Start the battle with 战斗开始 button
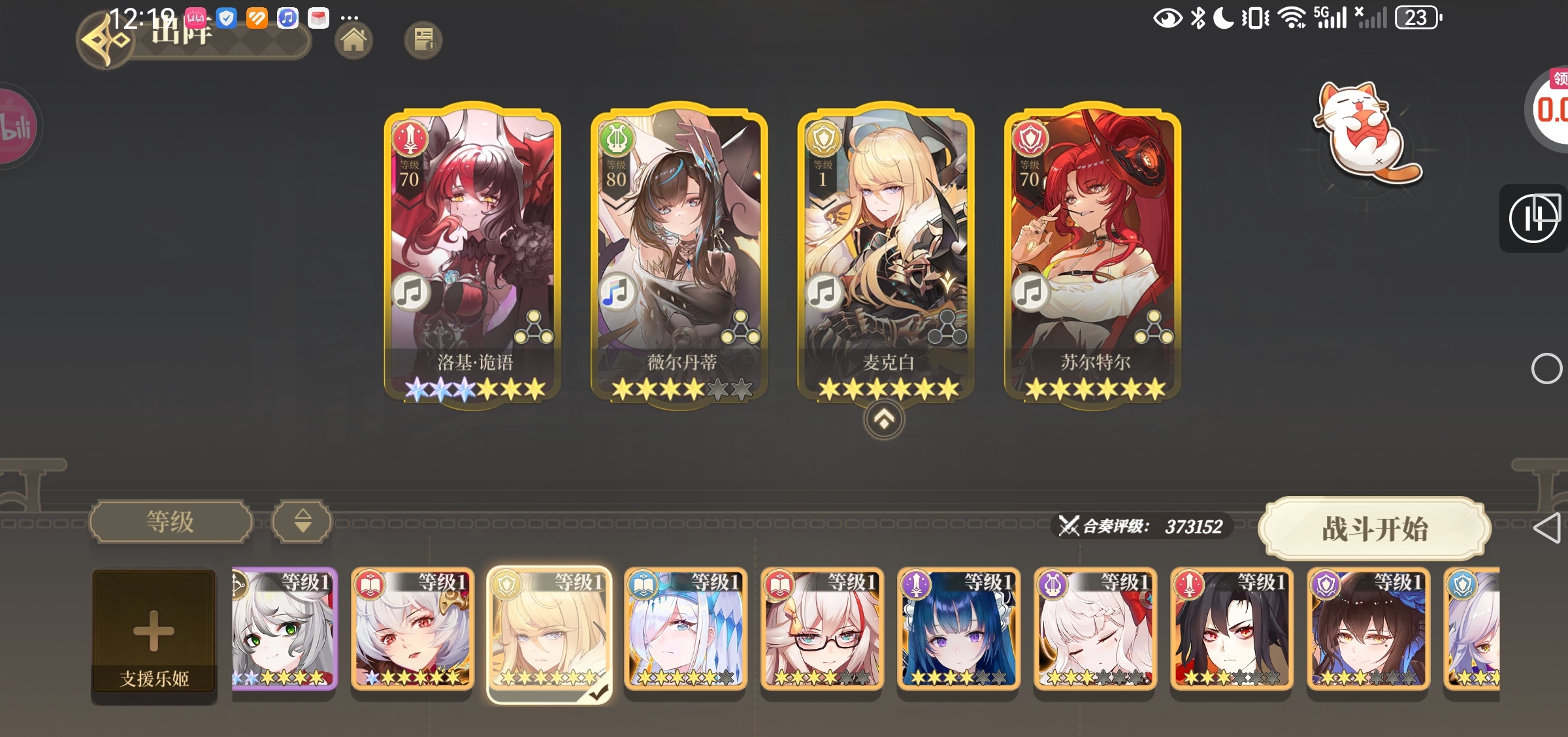 pyautogui.click(x=1375, y=529)
